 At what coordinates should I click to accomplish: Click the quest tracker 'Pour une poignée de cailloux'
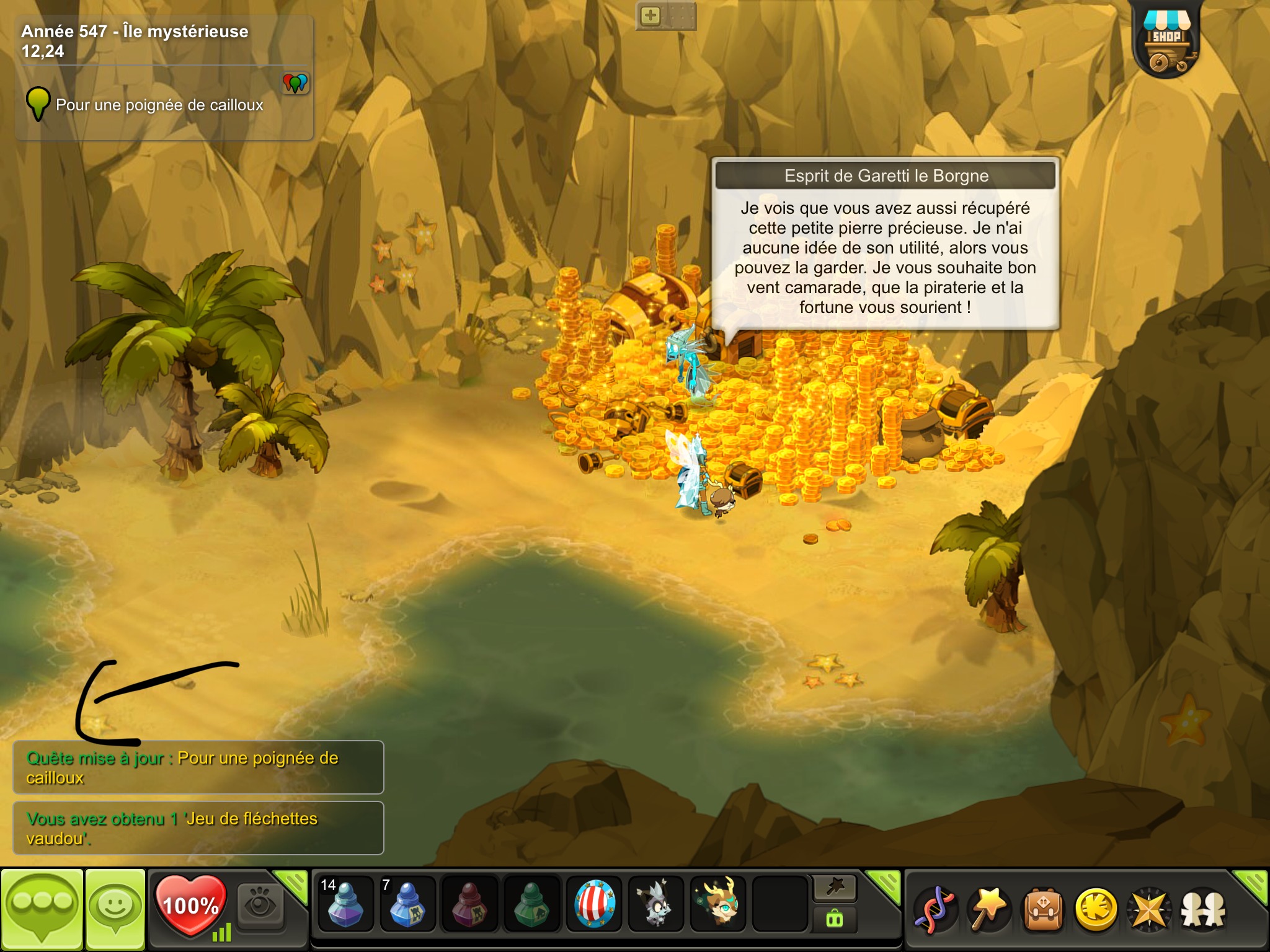[159, 105]
